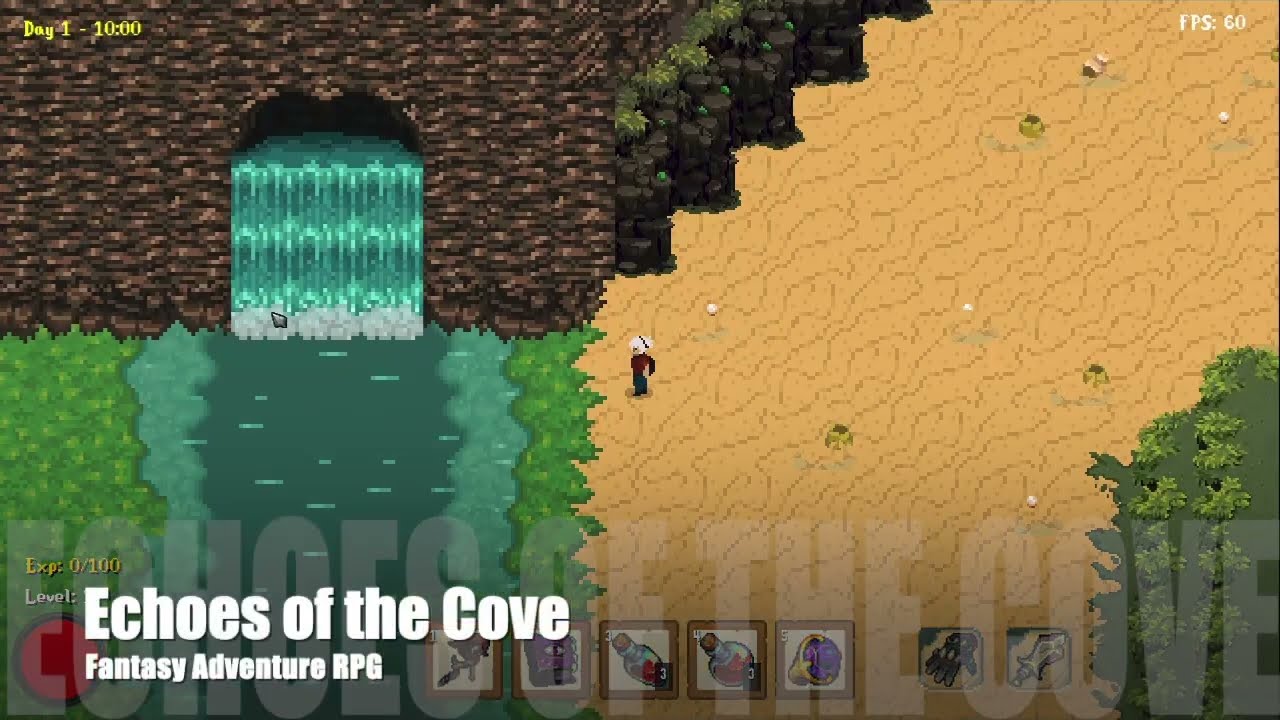
Task: Select the sword item in the hotbar
Action: click(x=1041, y=660)
